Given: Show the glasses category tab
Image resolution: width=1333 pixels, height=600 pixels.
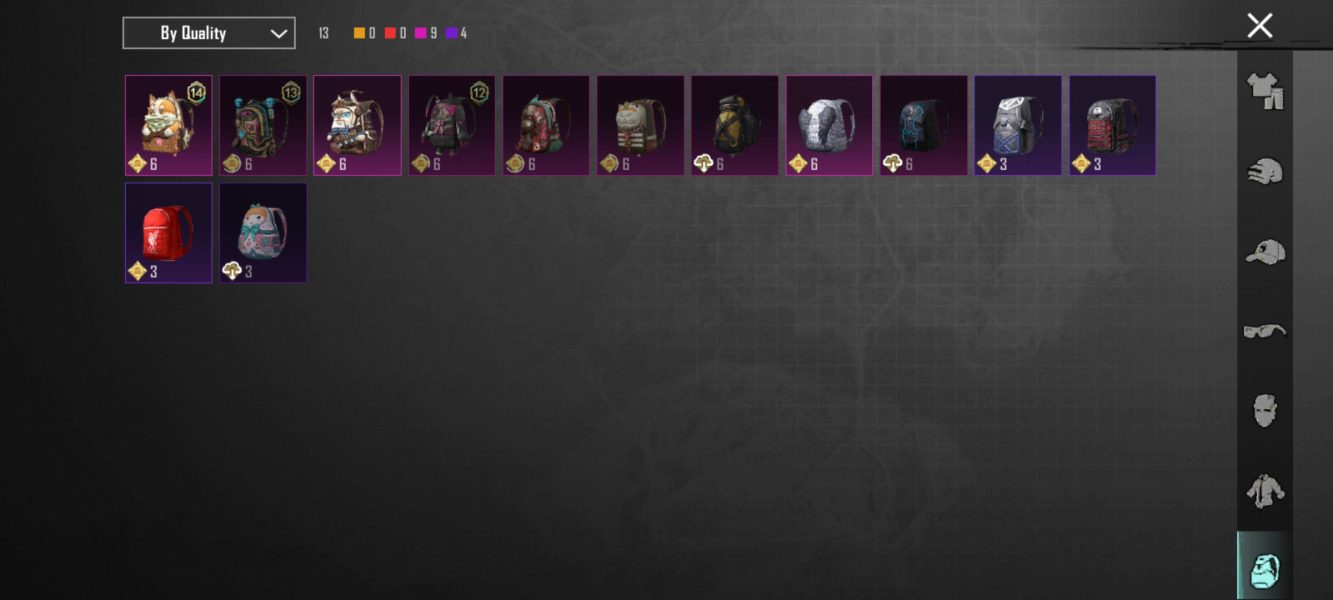Looking at the screenshot, I should tap(1264, 331).
